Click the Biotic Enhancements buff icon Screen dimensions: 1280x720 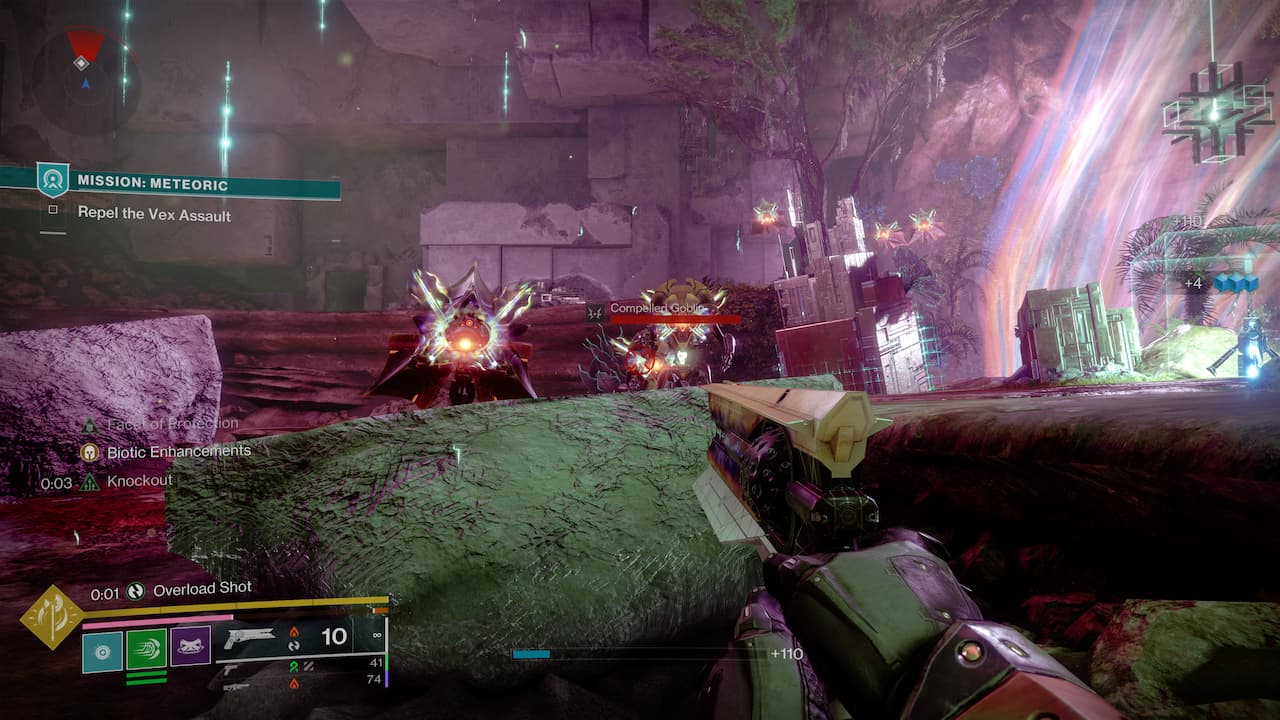(90, 452)
